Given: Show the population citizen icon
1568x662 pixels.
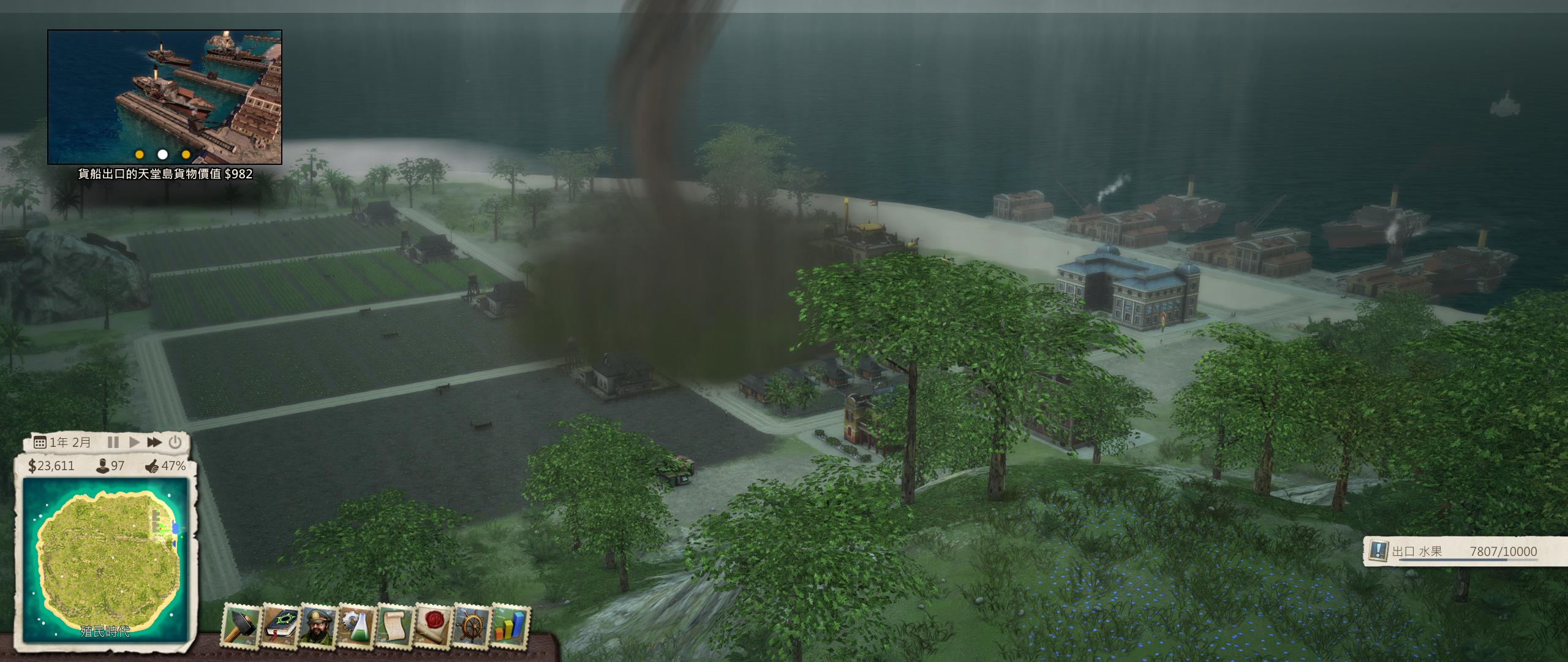Looking at the screenshot, I should click(103, 466).
